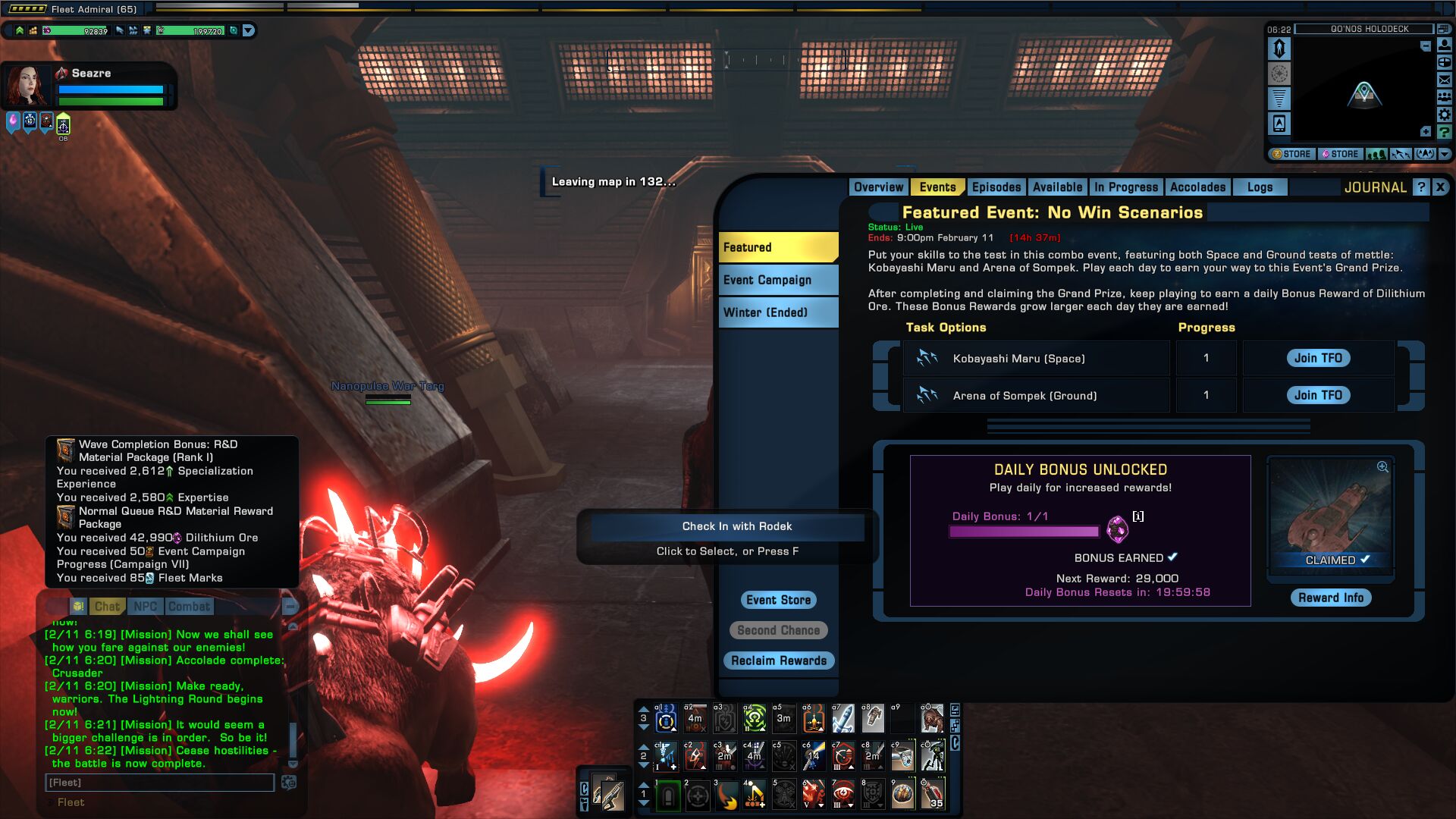Select the Event Campaign category
Screen dimensions: 1456x819
pos(777,280)
